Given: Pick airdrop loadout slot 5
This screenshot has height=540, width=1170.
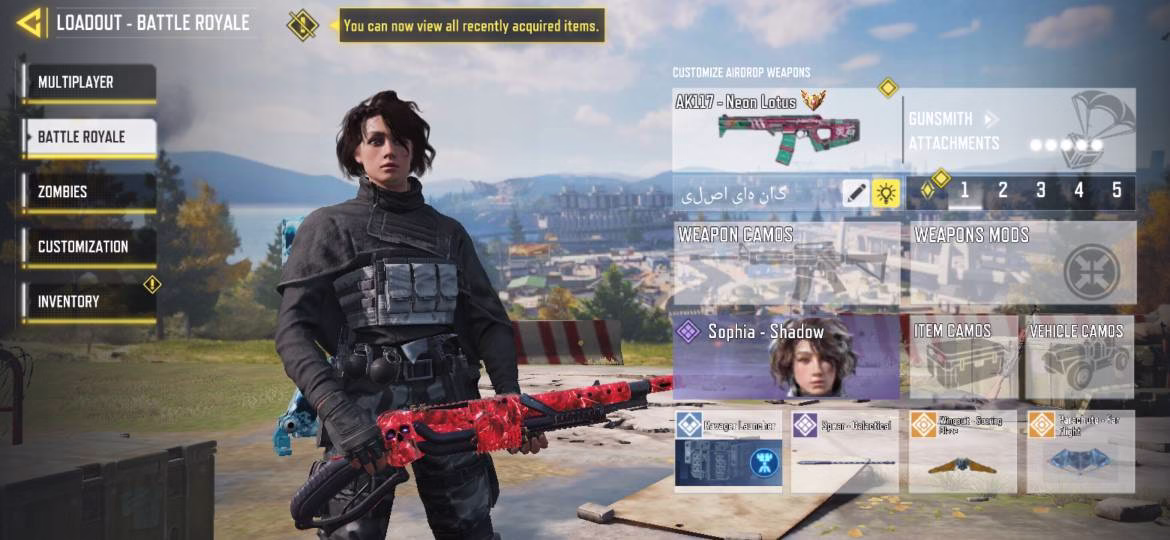Looking at the screenshot, I should 1117,191.
